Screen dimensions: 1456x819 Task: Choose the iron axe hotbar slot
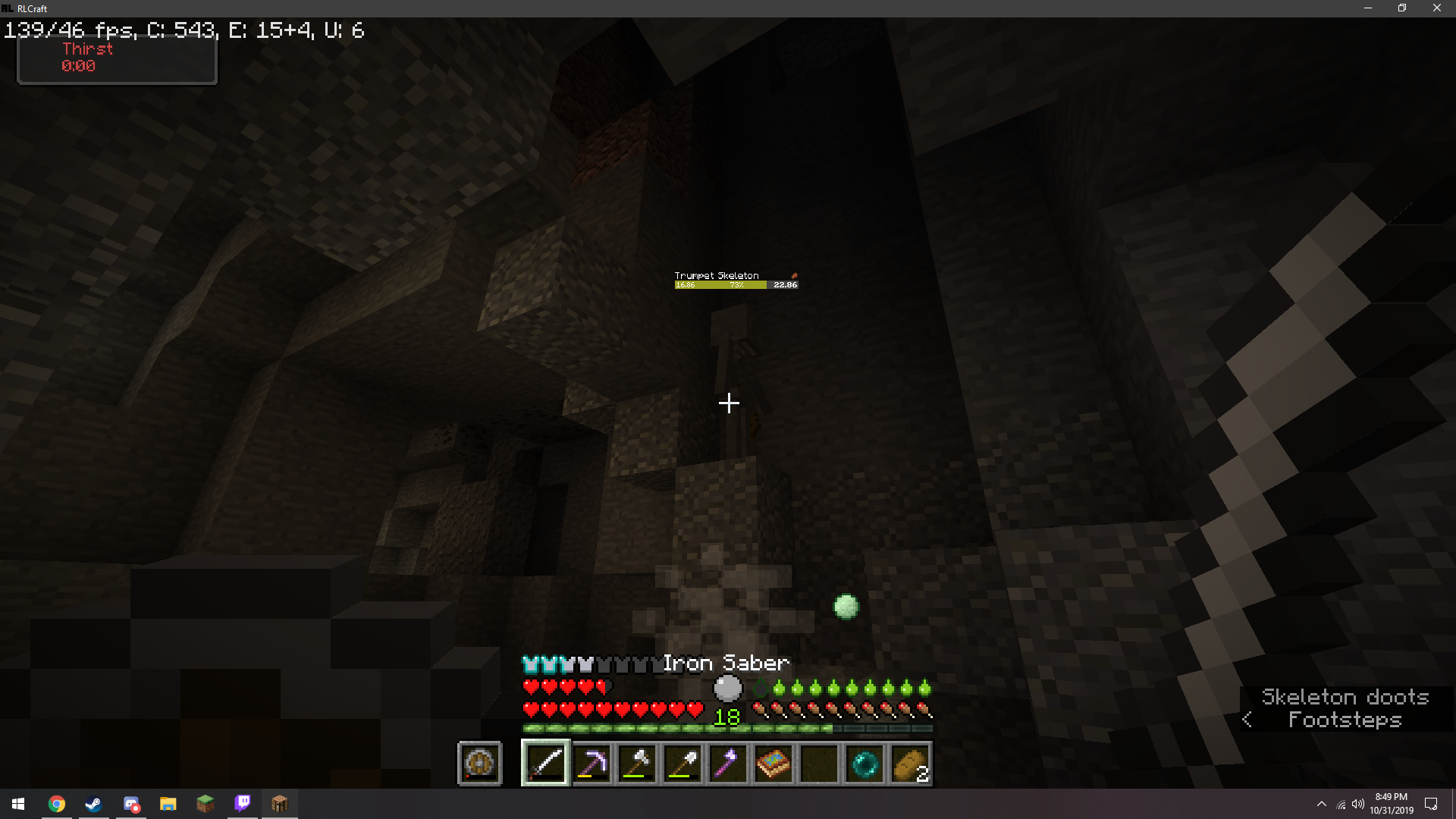click(x=637, y=764)
